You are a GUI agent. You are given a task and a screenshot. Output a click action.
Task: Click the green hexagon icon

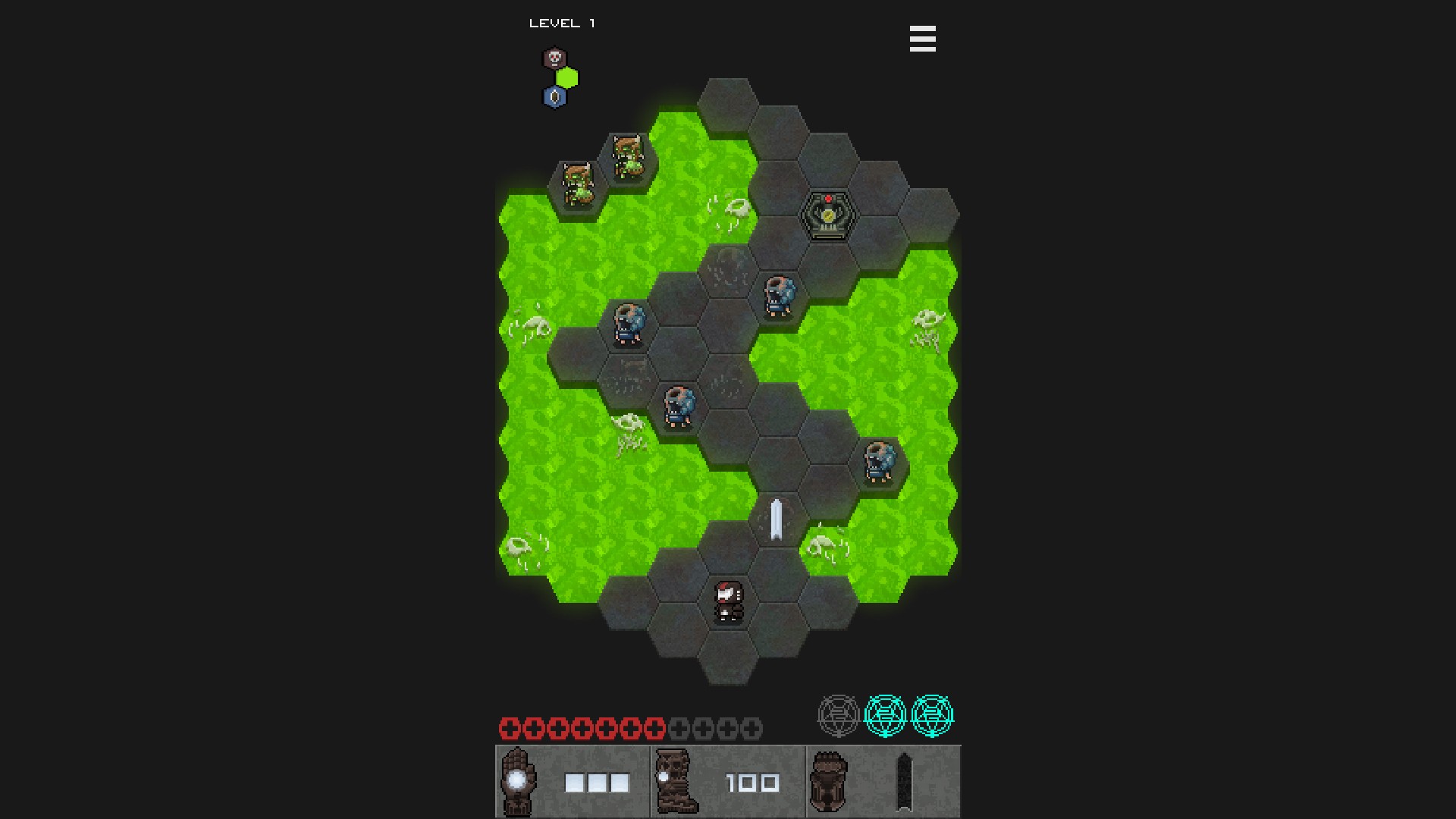[567, 78]
